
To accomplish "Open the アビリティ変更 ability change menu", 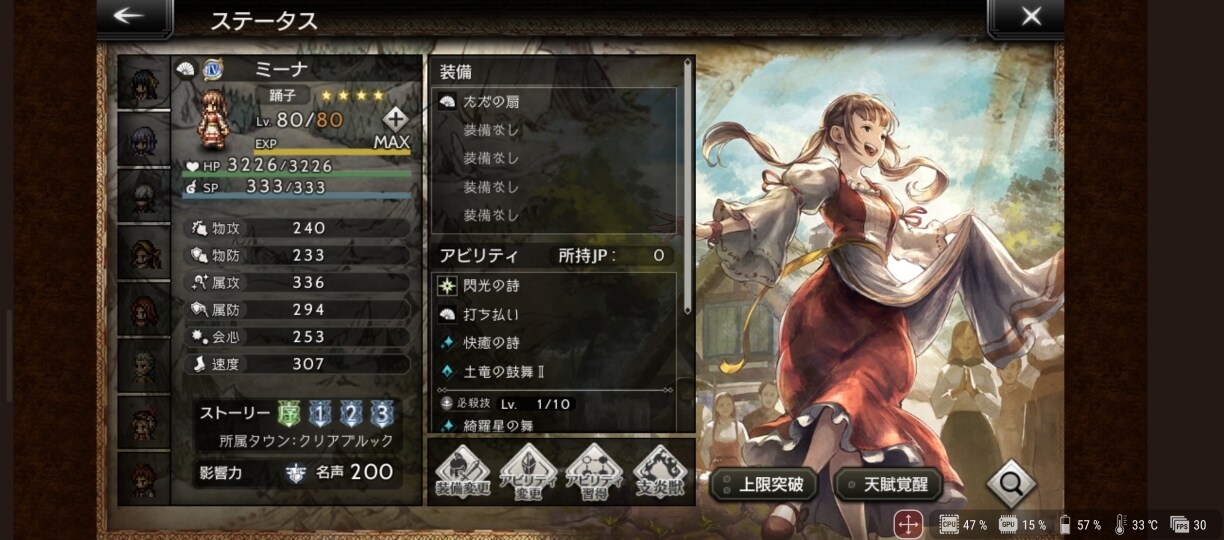I will 528,471.
